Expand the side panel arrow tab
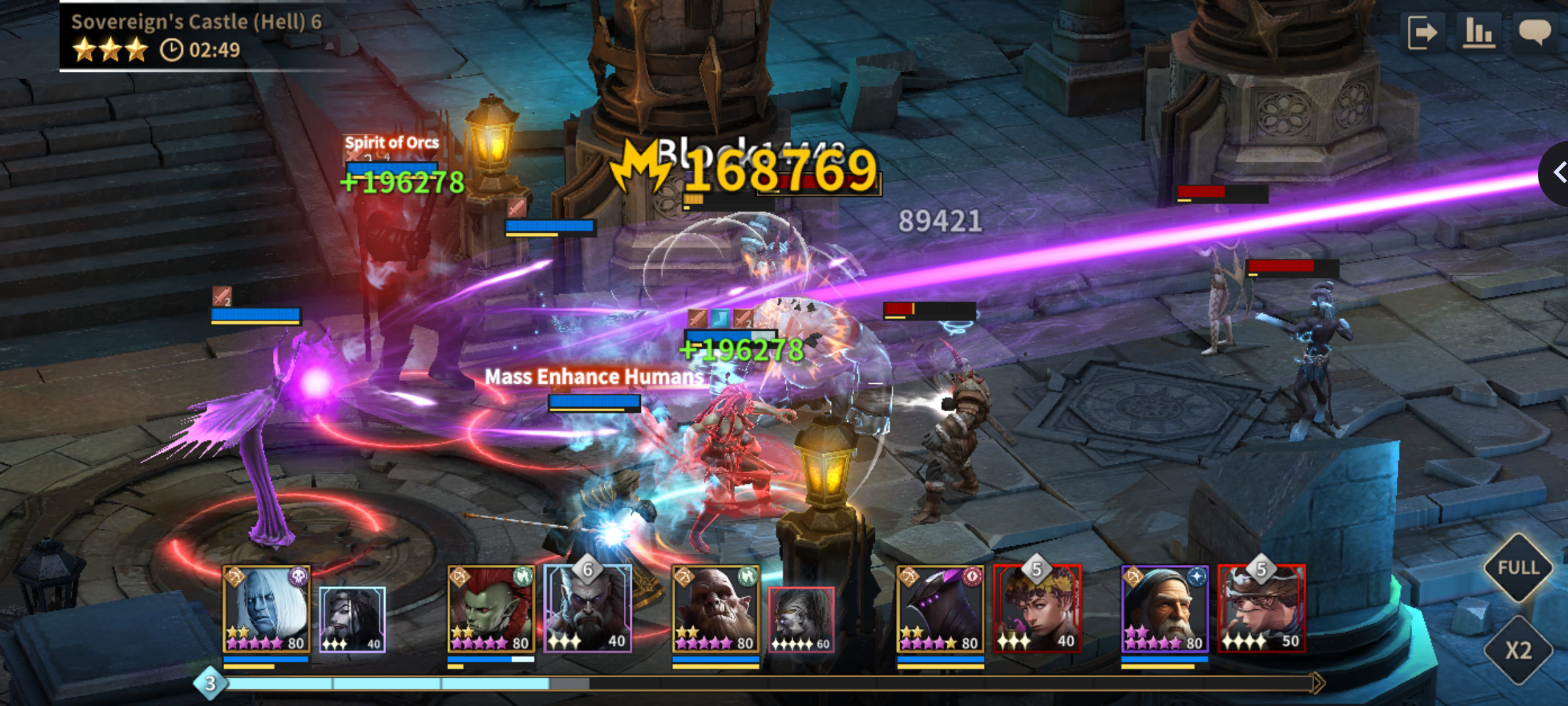This screenshot has height=706, width=1568. [x=1558, y=173]
